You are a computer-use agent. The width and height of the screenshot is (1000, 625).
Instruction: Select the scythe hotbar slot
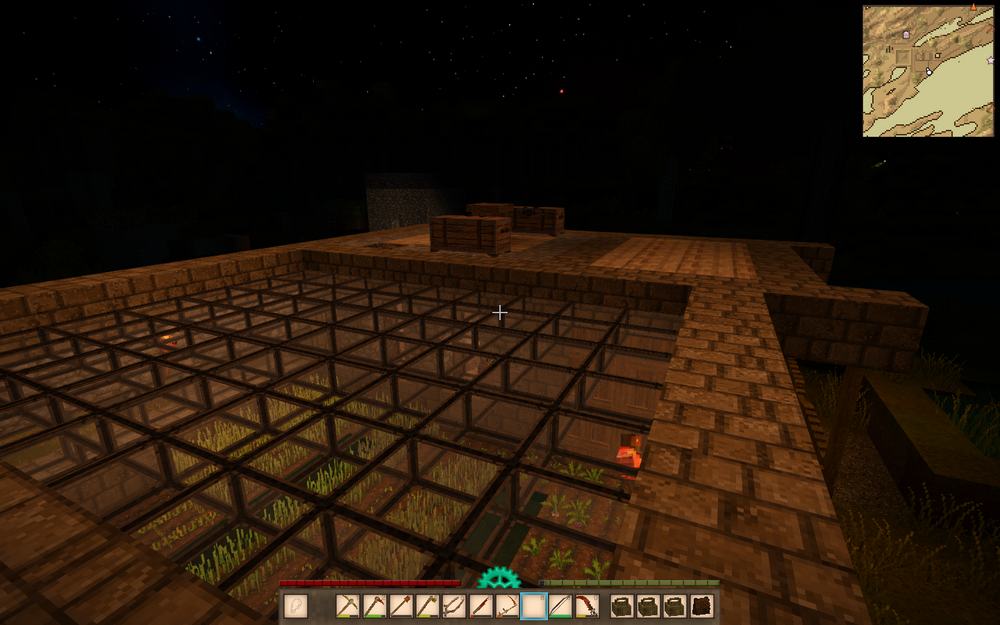click(508, 605)
